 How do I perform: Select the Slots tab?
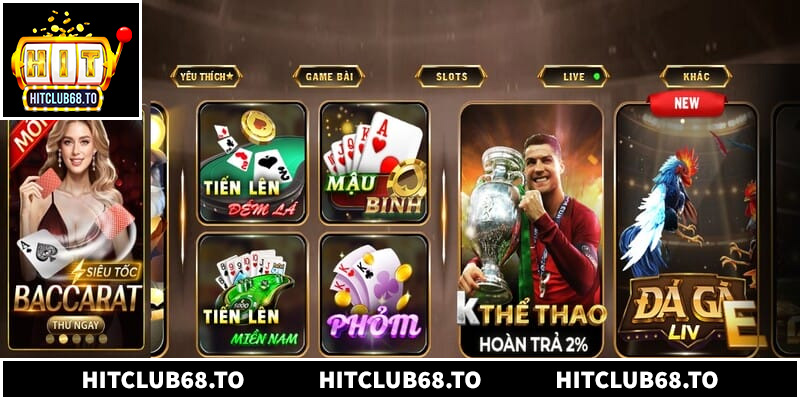[x=451, y=76]
